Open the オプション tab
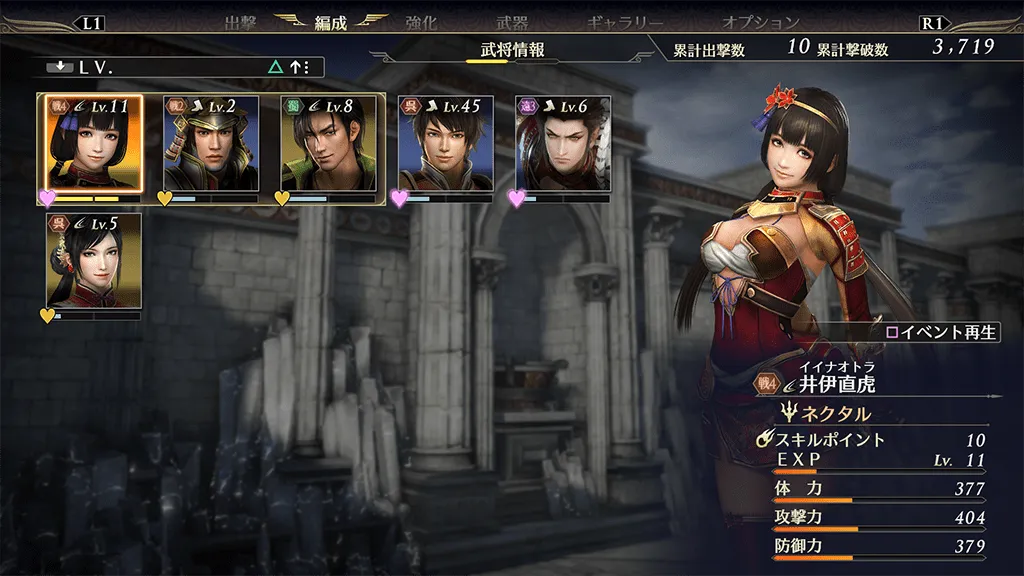 click(x=760, y=22)
